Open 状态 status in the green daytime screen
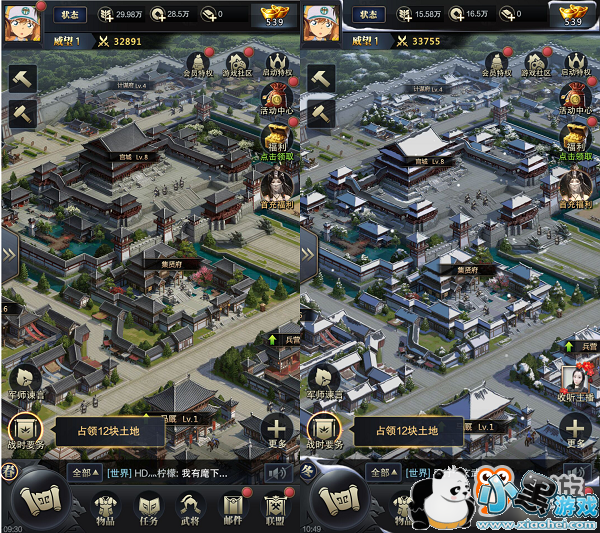600x533 pixels. [x=69, y=15]
